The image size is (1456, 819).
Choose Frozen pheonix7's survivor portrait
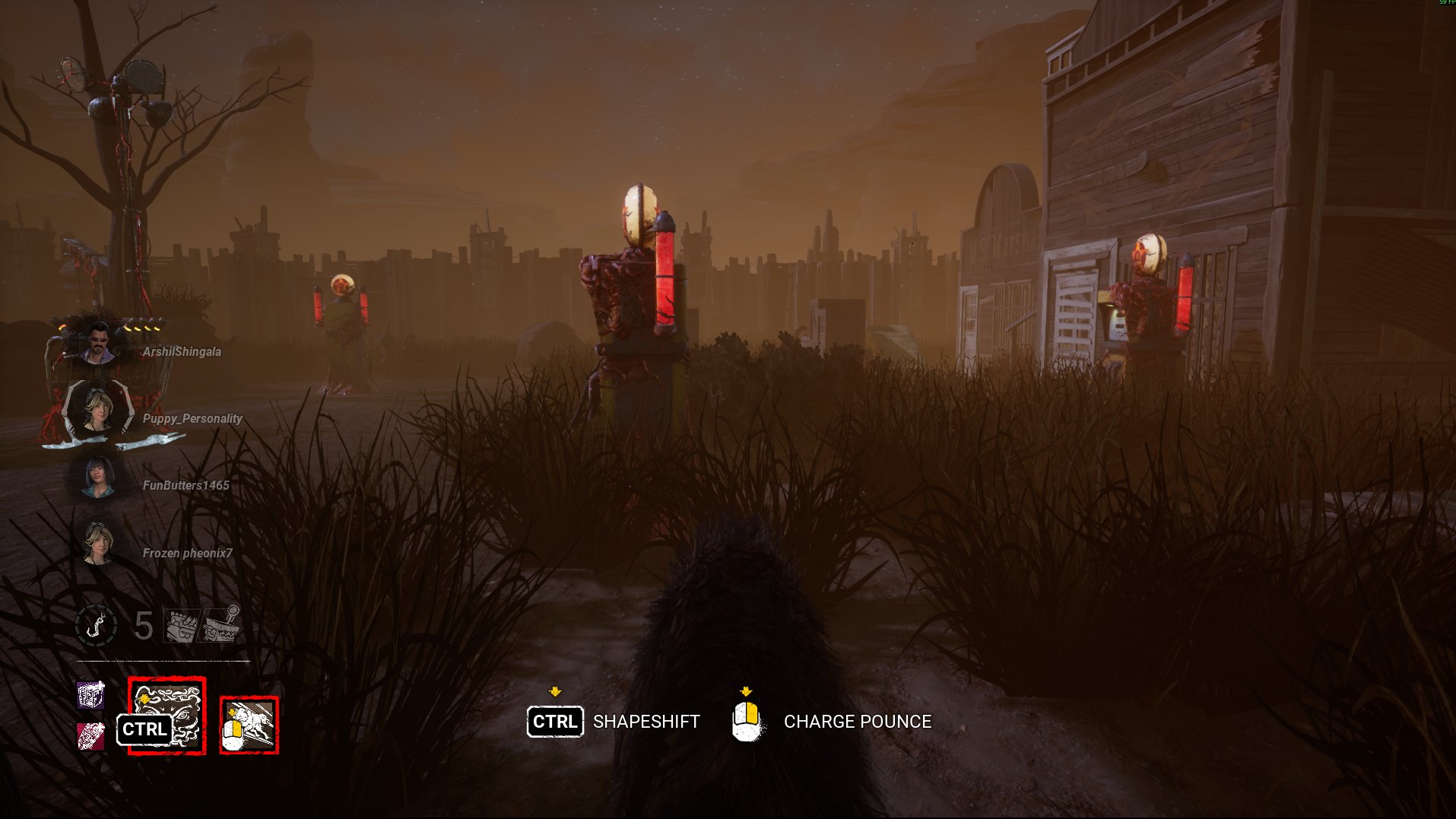click(98, 544)
